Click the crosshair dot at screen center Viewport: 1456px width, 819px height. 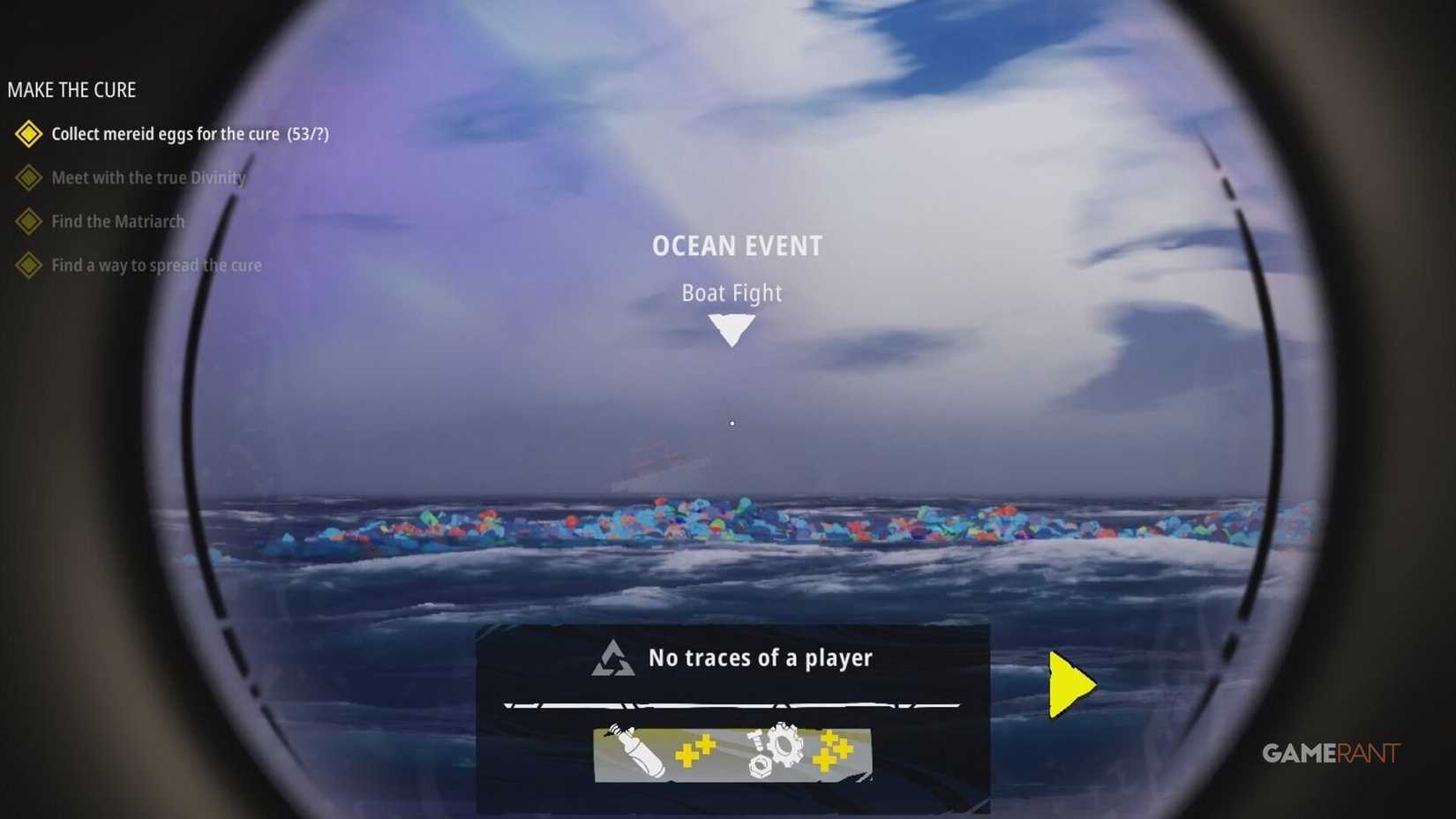[x=732, y=424]
